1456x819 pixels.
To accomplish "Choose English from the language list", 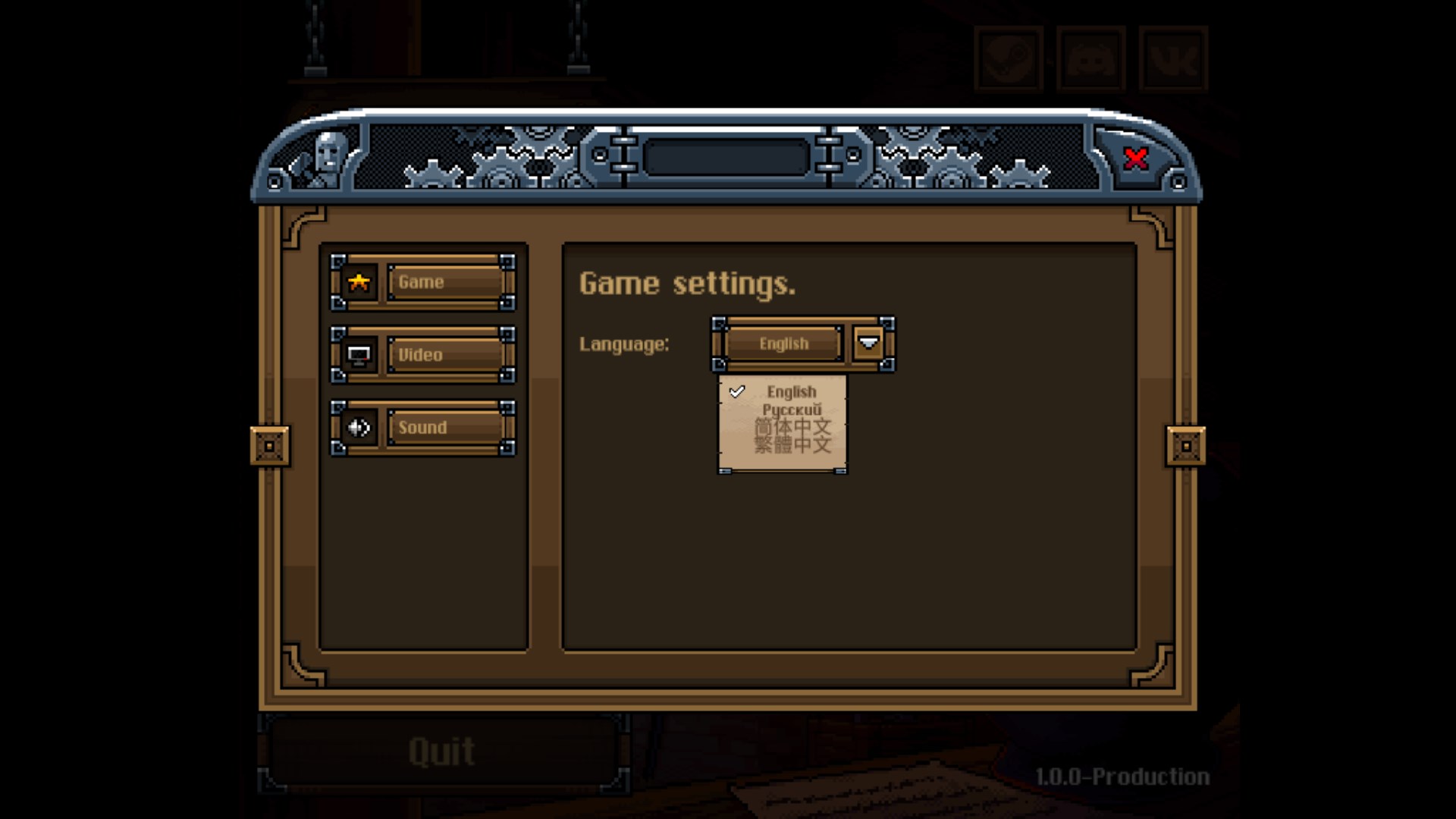I will (791, 391).
